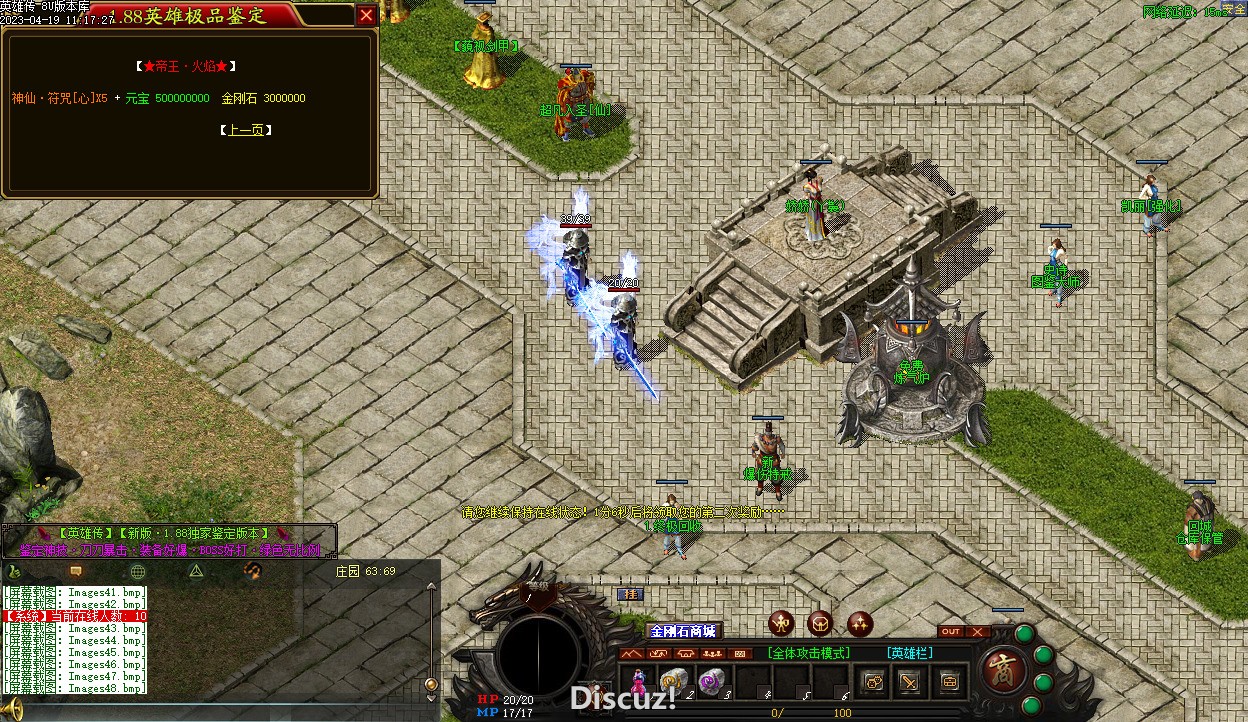The width and height of the screenshot is (1248, 722).
Task: Click the small red X button beside OUT
Action: (x=978, y=631)
